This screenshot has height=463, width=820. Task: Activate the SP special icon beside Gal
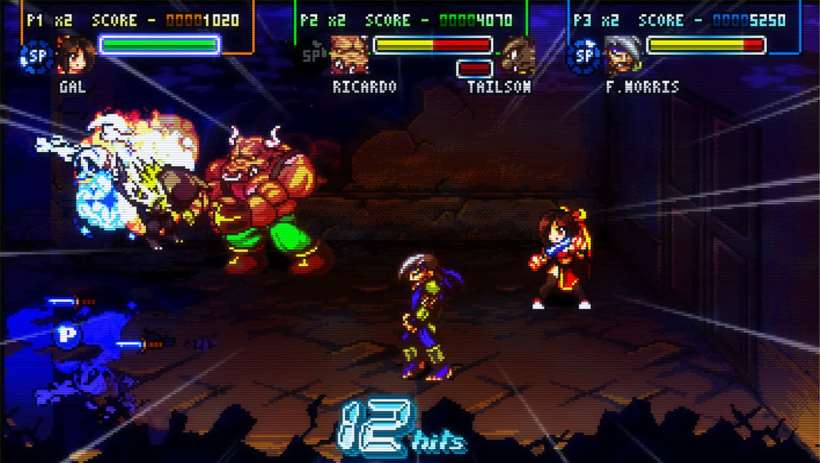34,54
